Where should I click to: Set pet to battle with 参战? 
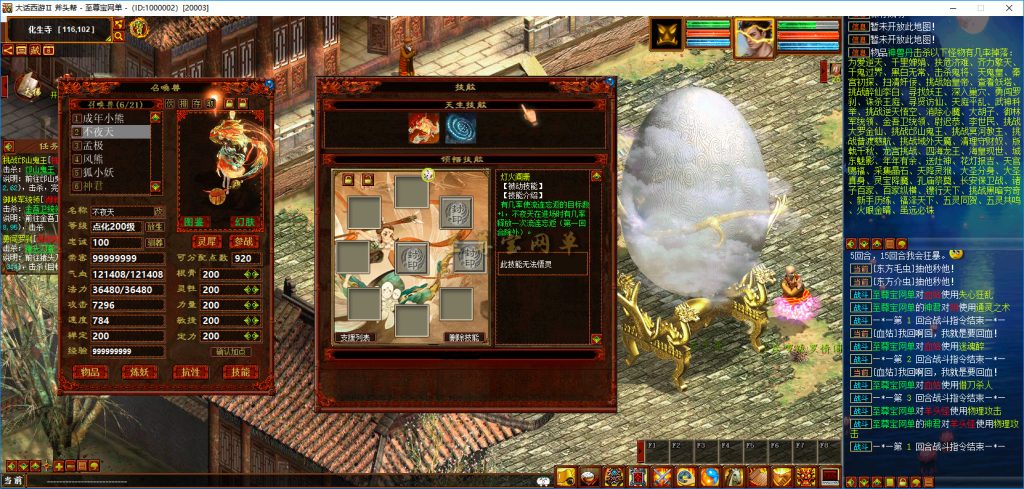click(x=242, y=242)
